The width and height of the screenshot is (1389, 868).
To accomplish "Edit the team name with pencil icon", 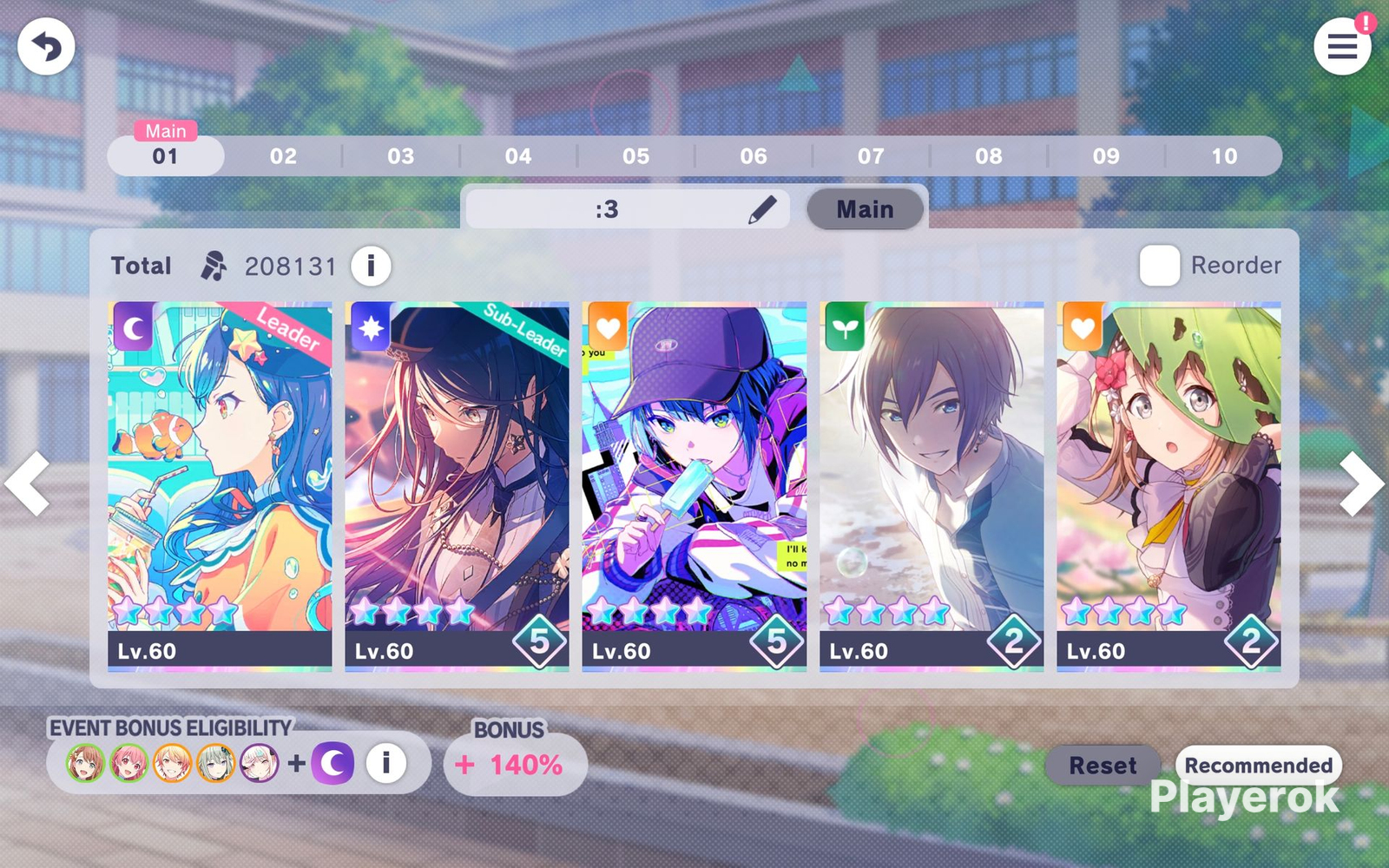I will point(761,209).
